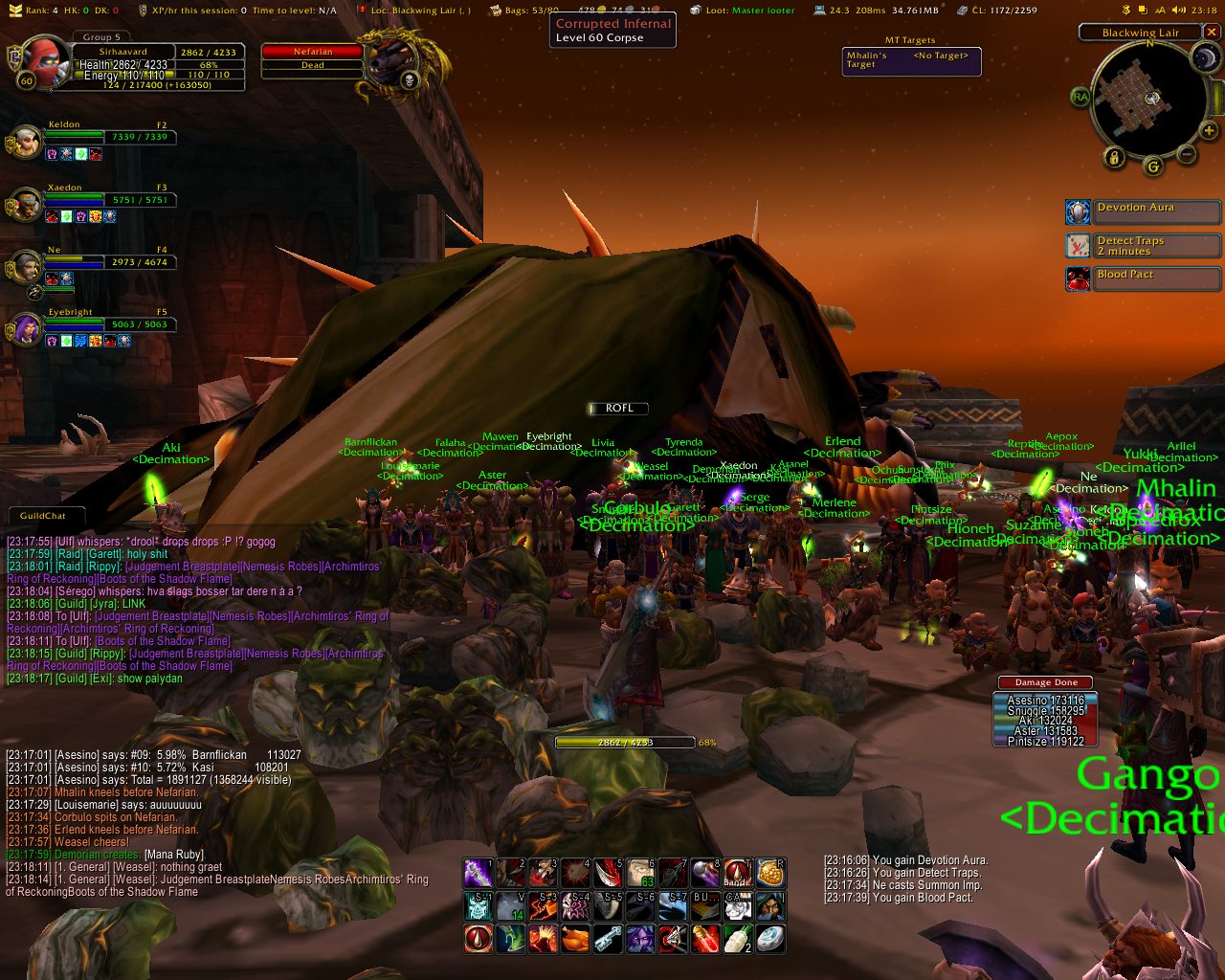
Task: Click the padlock button under the minimap
Action: coord(1114,157)
